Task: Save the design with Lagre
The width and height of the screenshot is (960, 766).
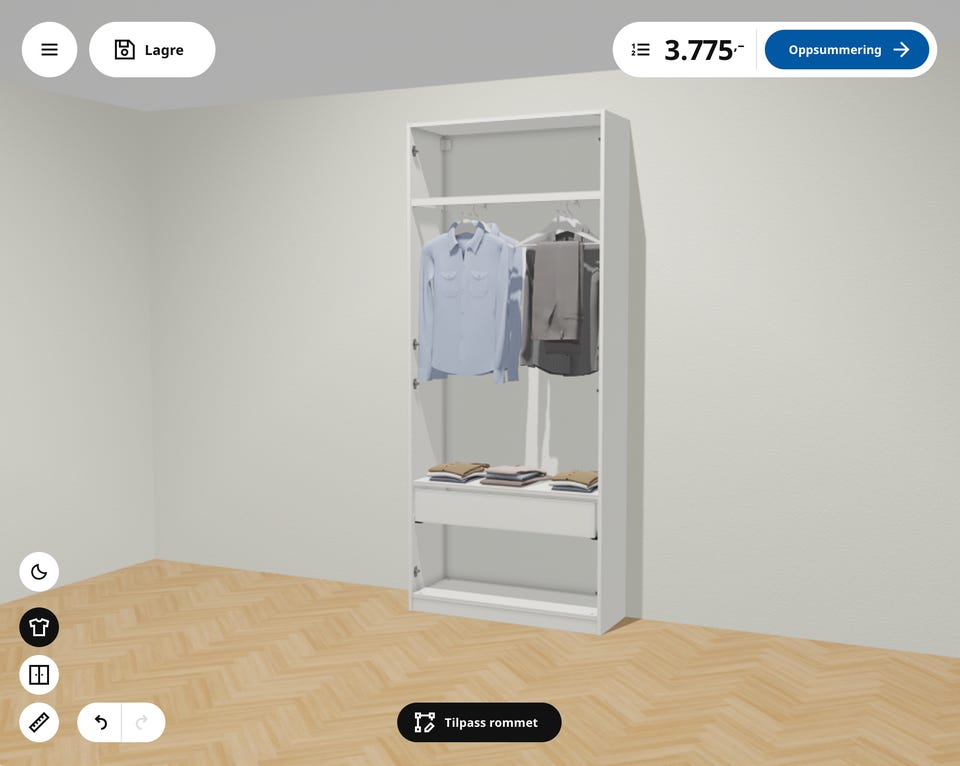Action: point(152,50)
